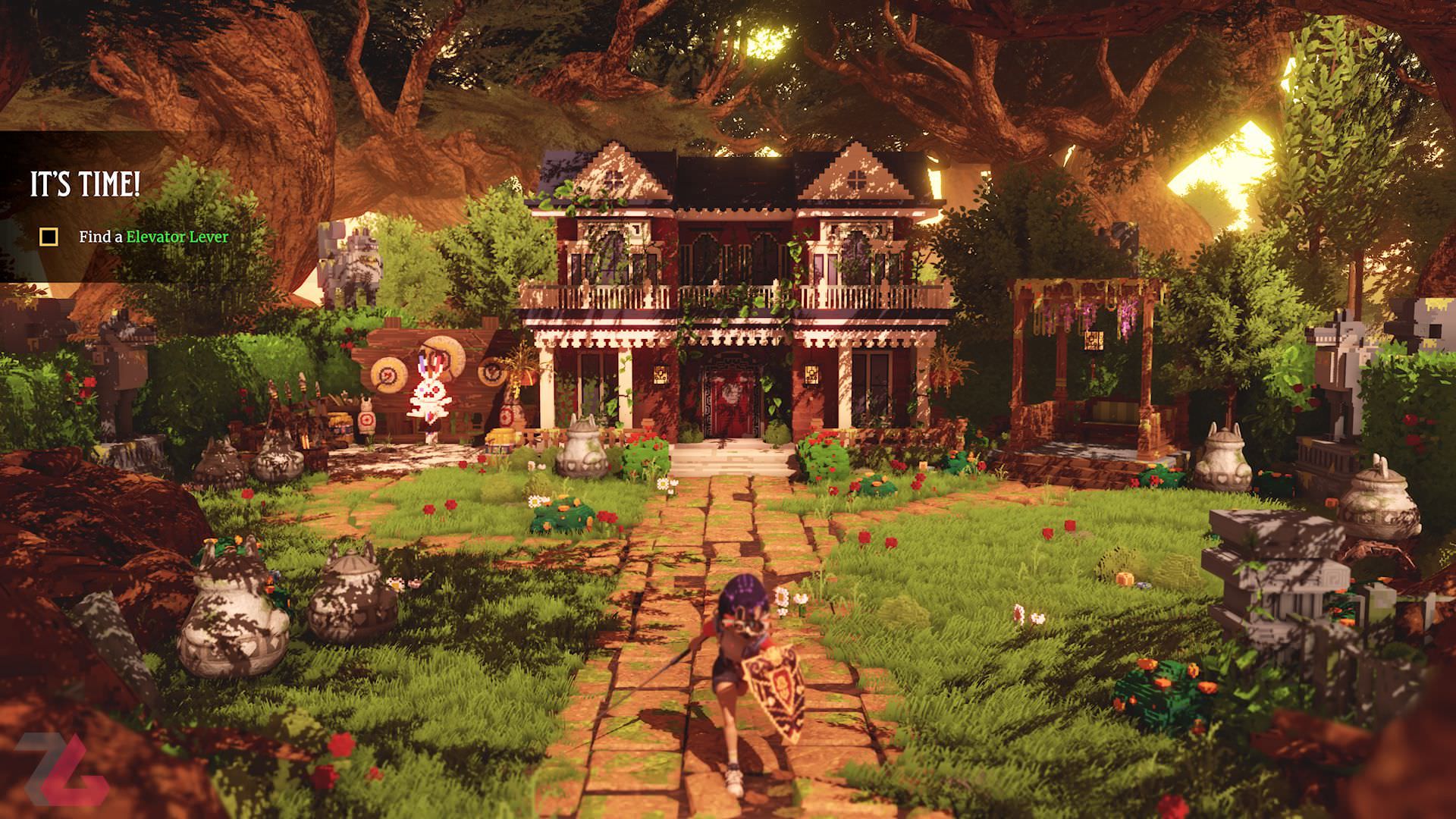Click the "Find a Elevator Lever" objective text
The image size is (1456, 819).
pos(153,237)
